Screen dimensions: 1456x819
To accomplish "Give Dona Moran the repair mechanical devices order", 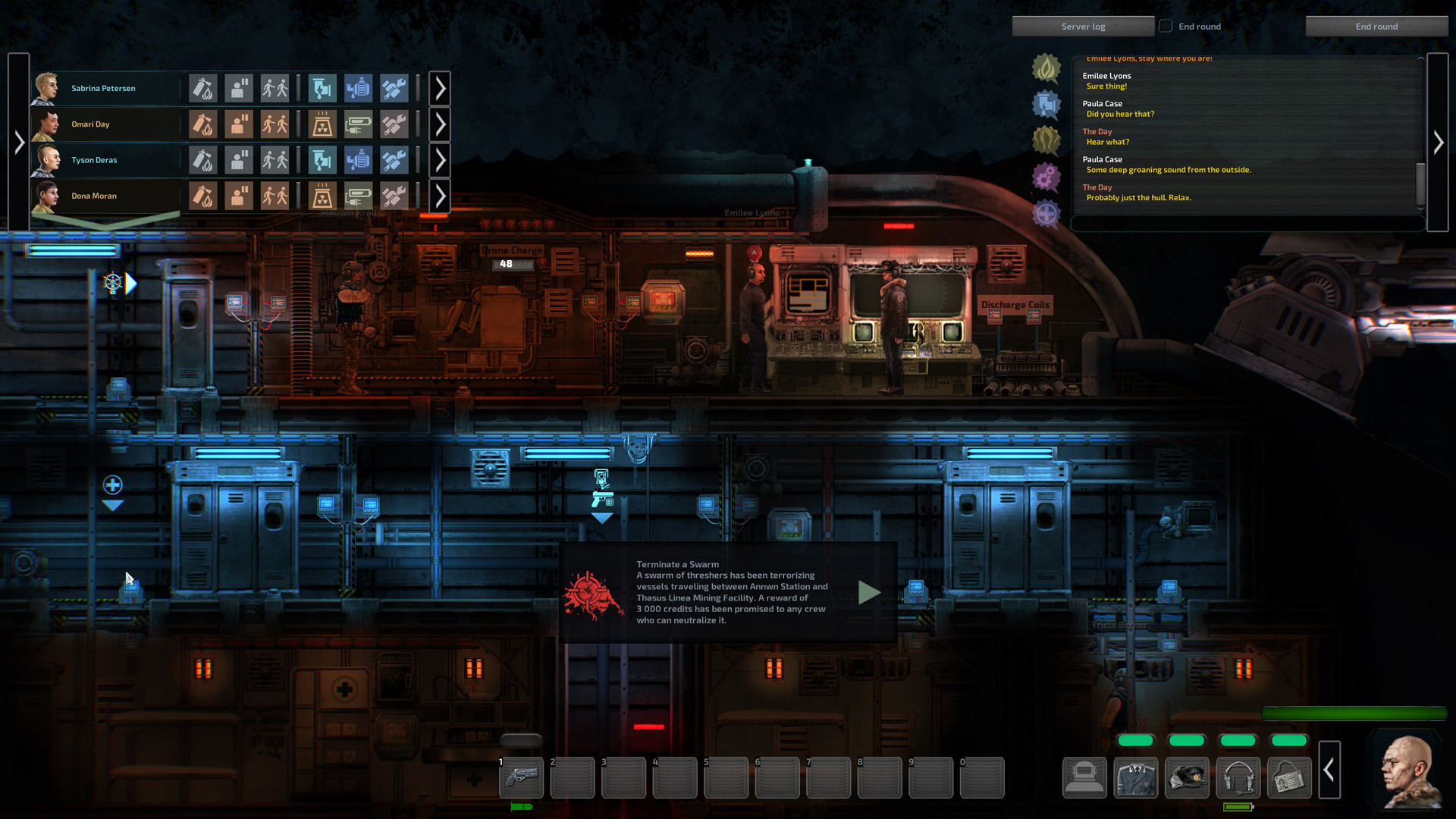I will [394, 196].
